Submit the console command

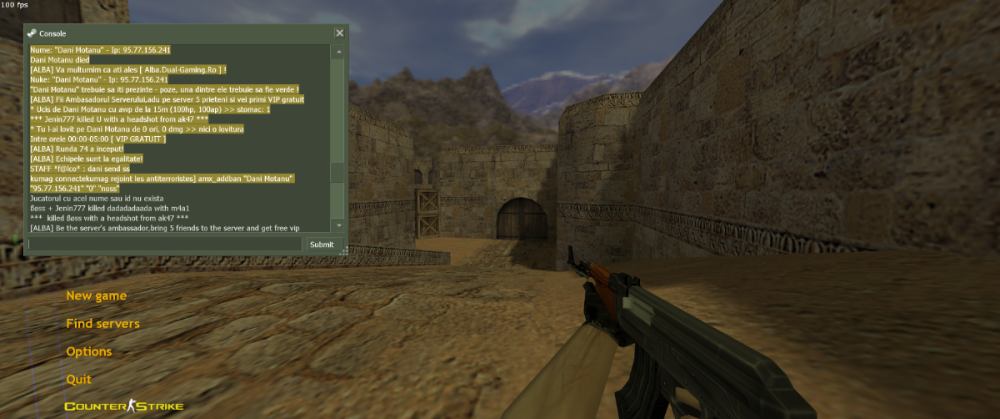(x=322, y=244)
